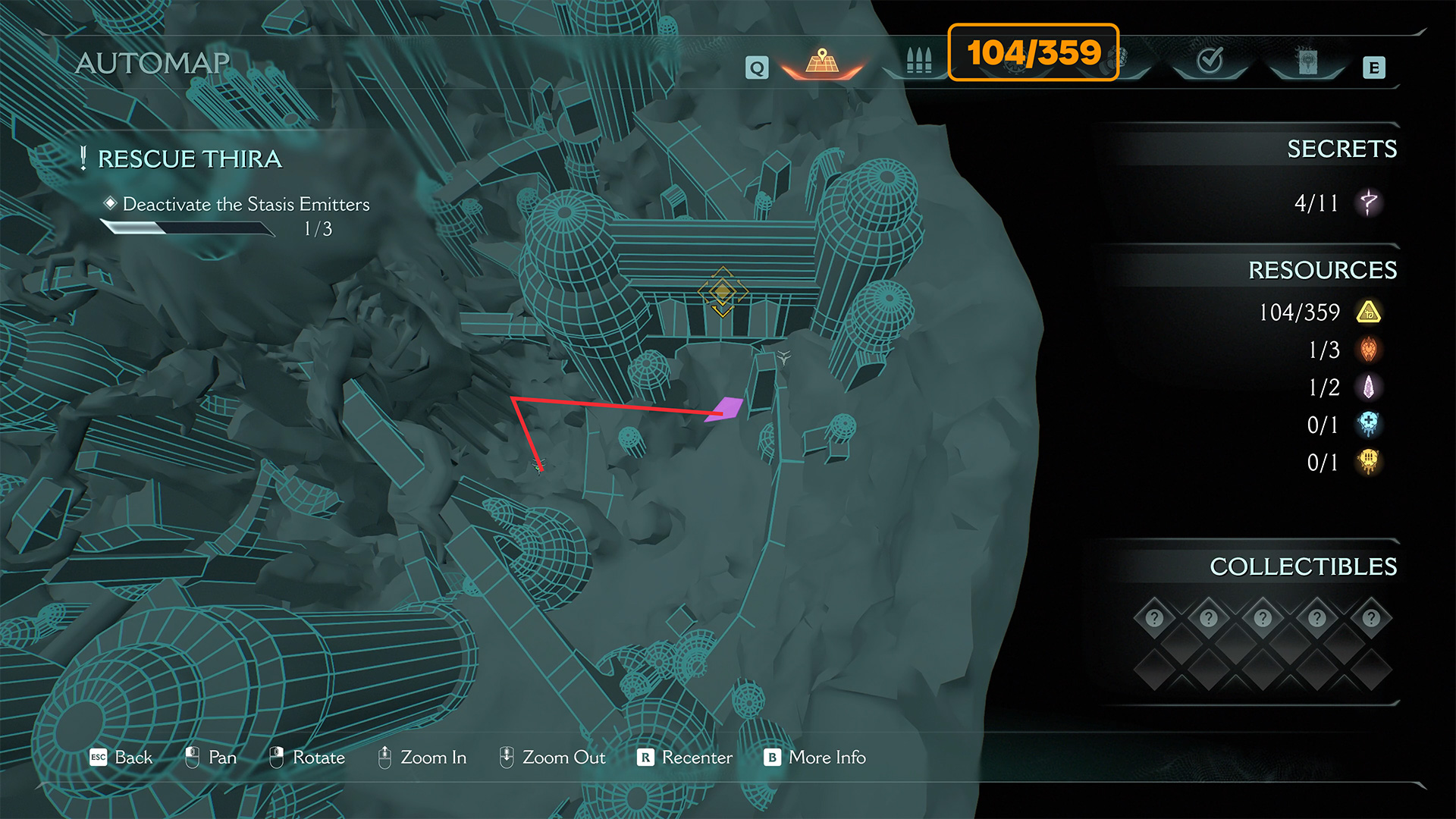Select the Automap tab with map icon
The image size is (1456, 819).
coord(822,62)
